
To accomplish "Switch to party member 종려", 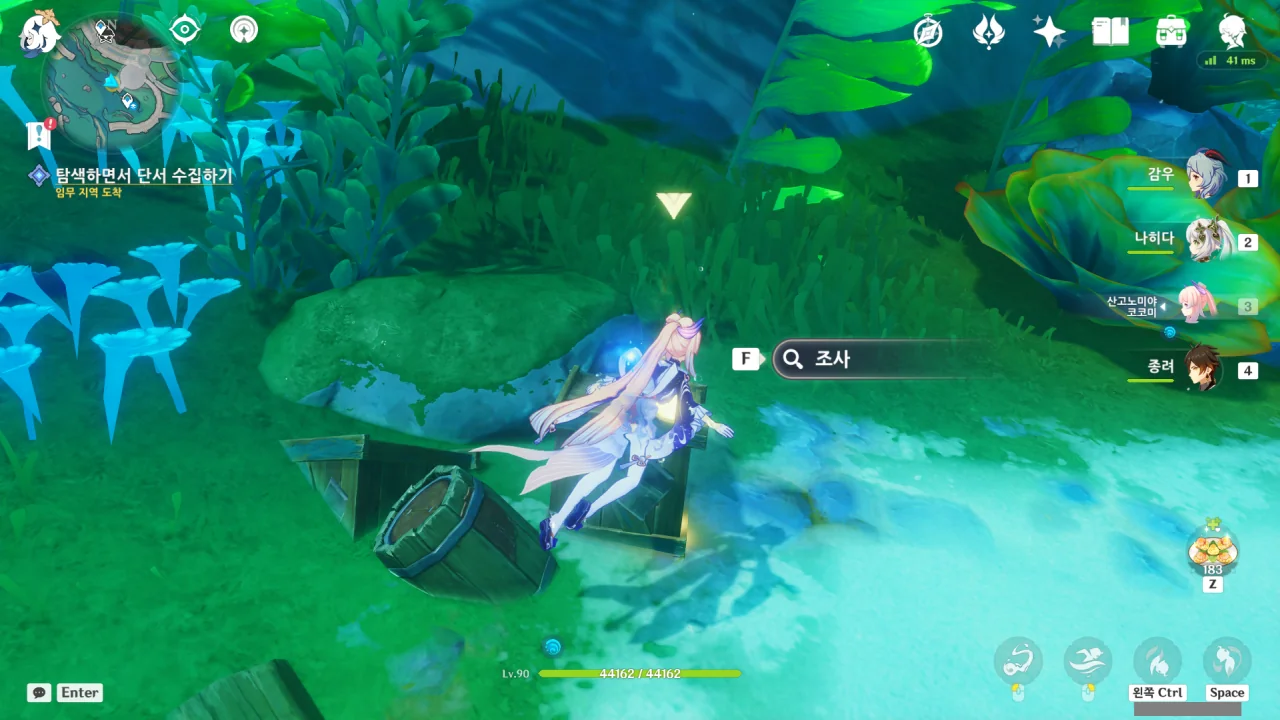I will [1205, 369].
